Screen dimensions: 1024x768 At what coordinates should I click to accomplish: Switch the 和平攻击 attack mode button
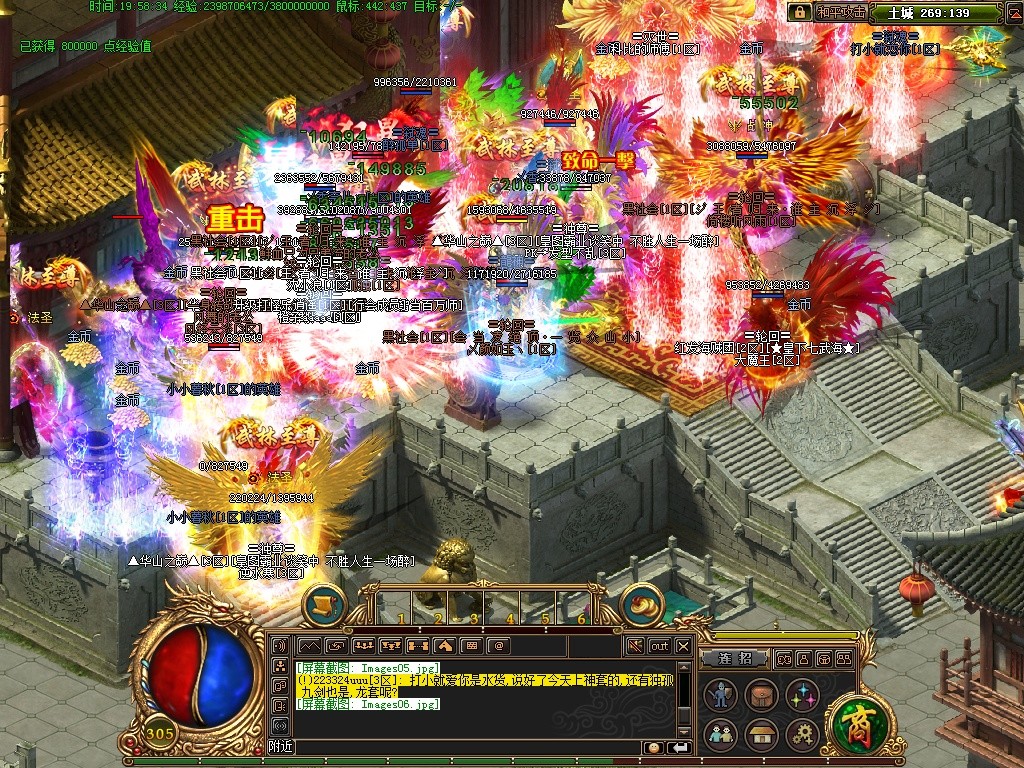[838, 13]
